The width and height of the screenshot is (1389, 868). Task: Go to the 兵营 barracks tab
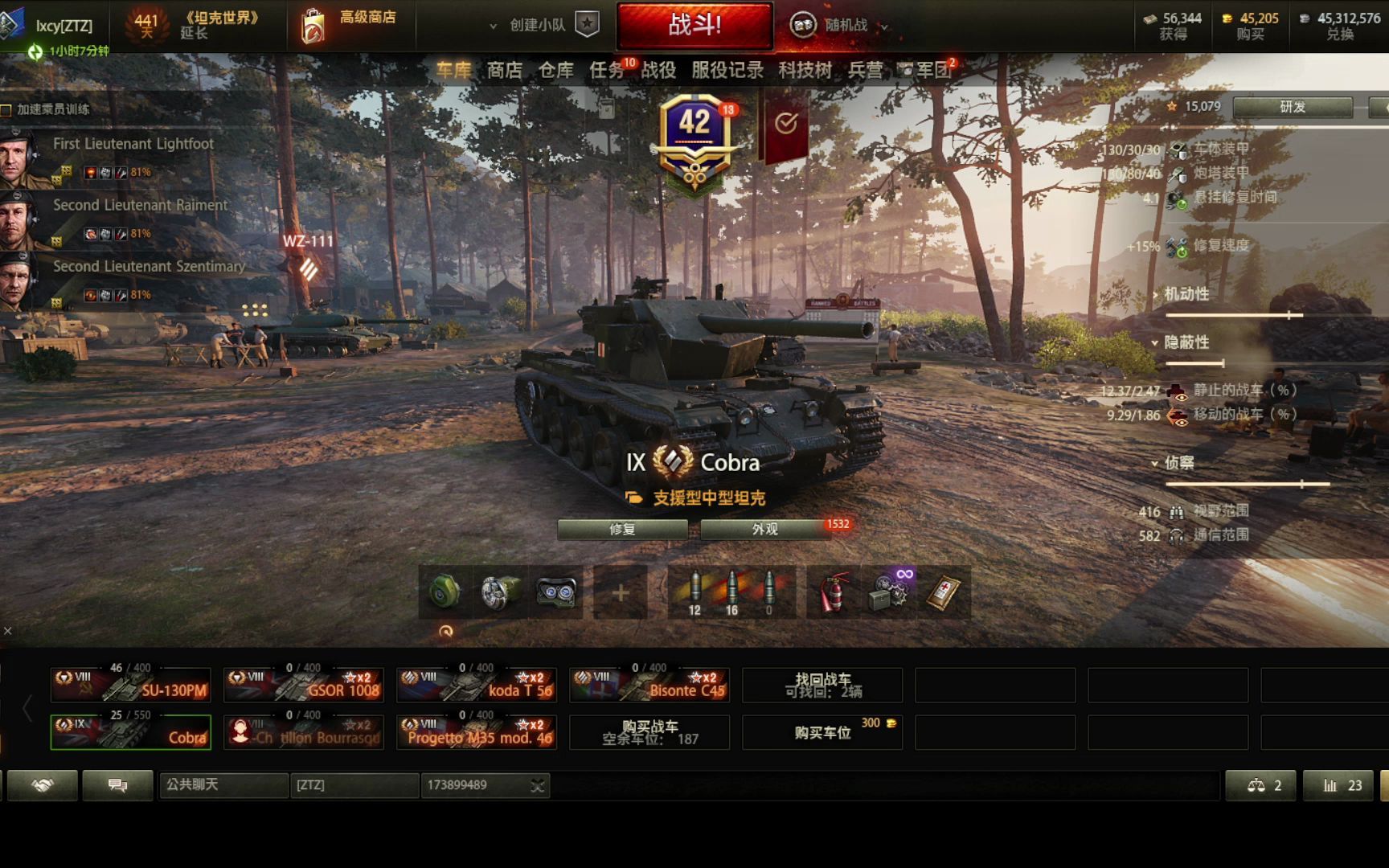coord(865,71)
